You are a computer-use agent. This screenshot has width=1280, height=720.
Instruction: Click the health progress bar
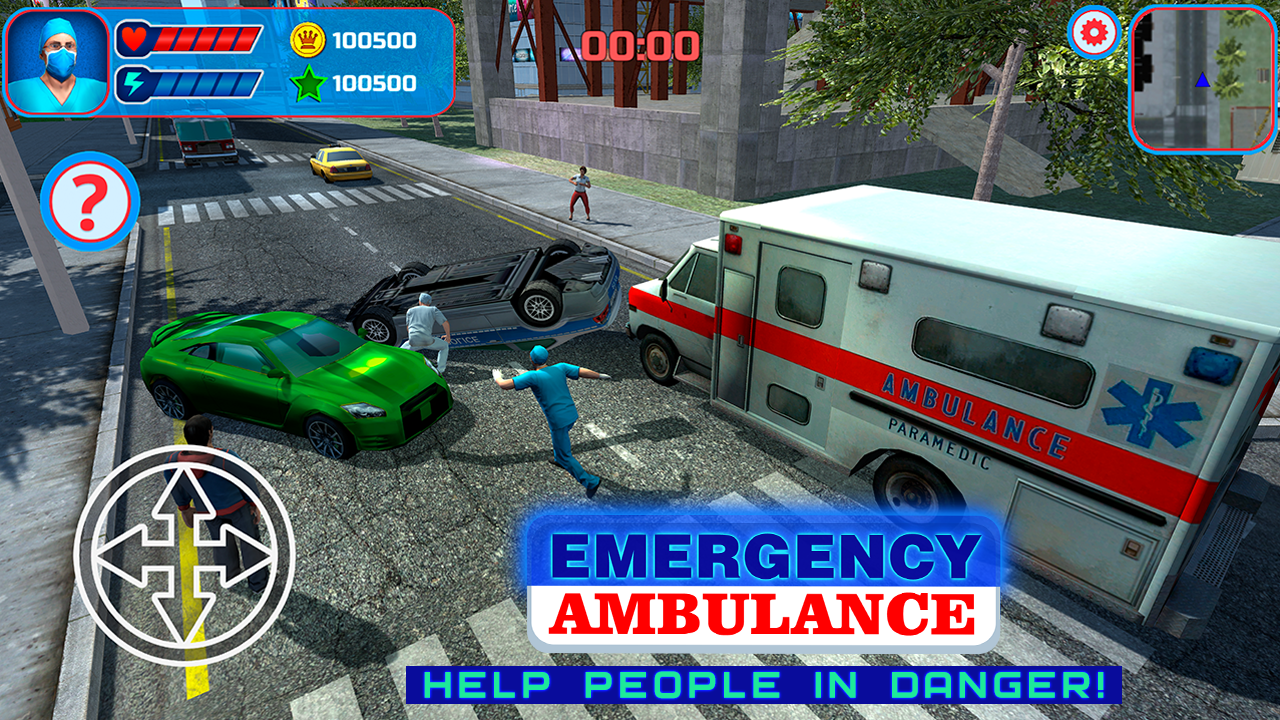(x=209, y=40)
